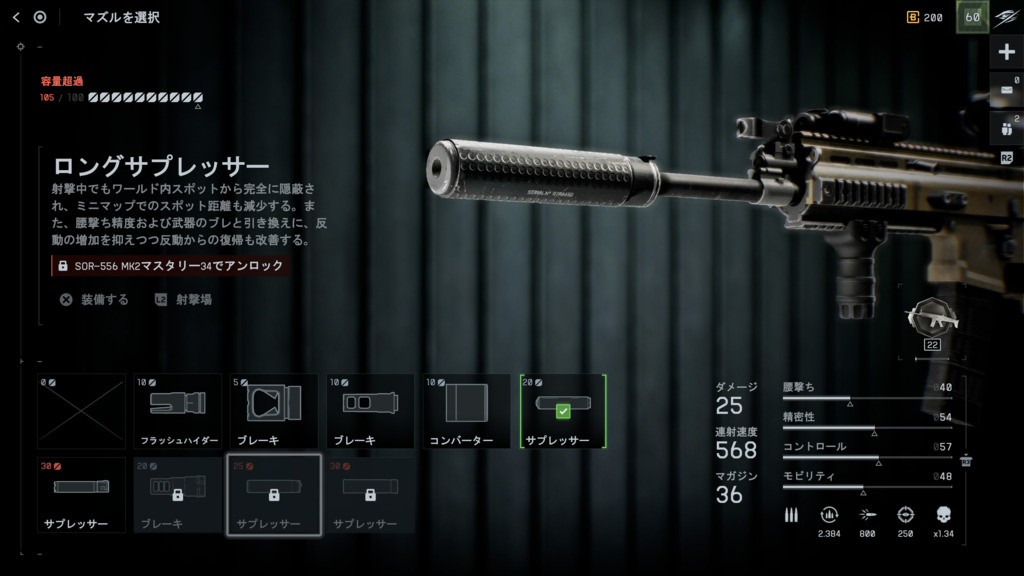The width and height of the screenshot is (1024, 576).
Task: Open the plus button on the right edge
Action: [x=1006, y=52]
